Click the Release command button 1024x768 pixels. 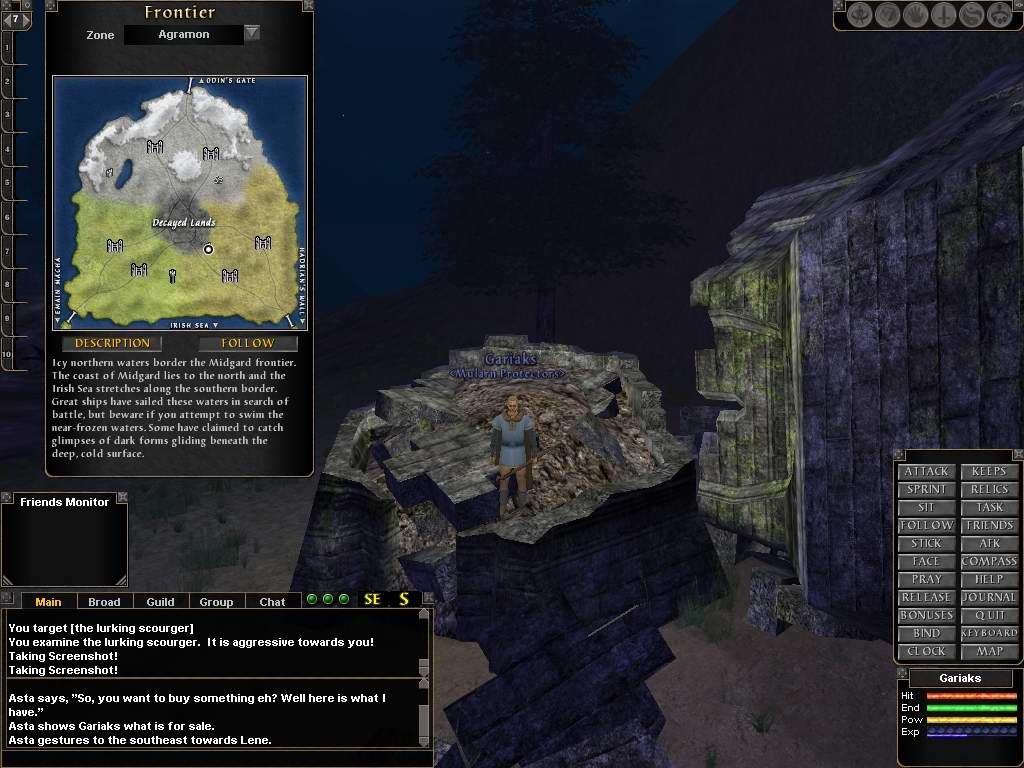926,598
